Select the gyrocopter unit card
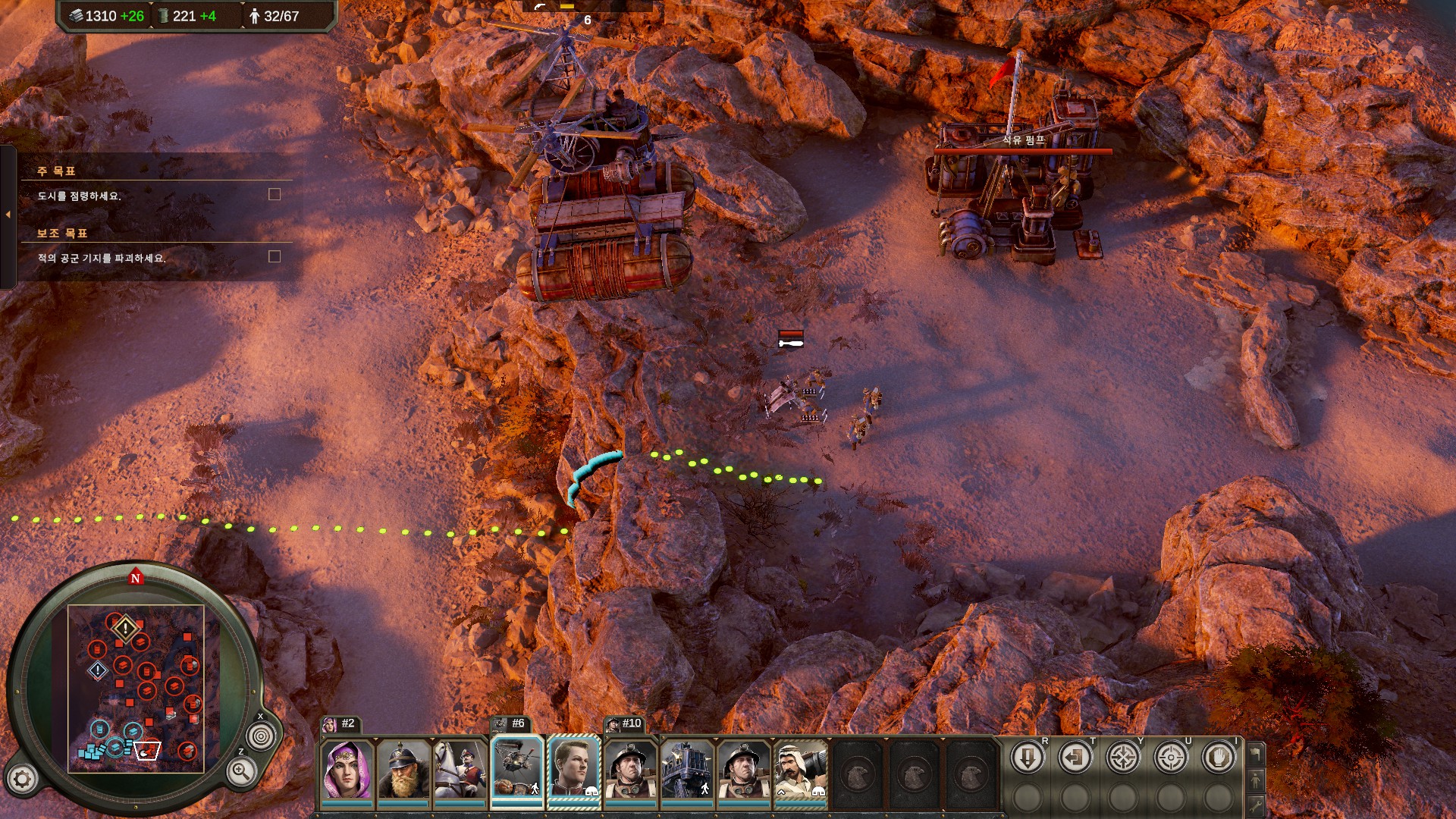The height and width of the screenshot is (819, 1456). (517, 769)
